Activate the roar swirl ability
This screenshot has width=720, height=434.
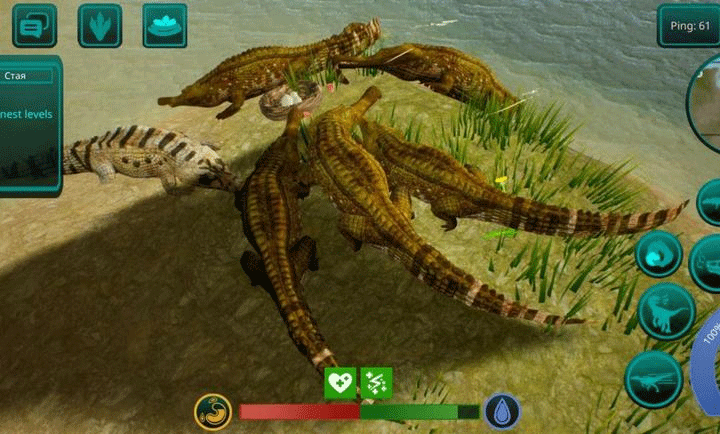tap(658, 254)
